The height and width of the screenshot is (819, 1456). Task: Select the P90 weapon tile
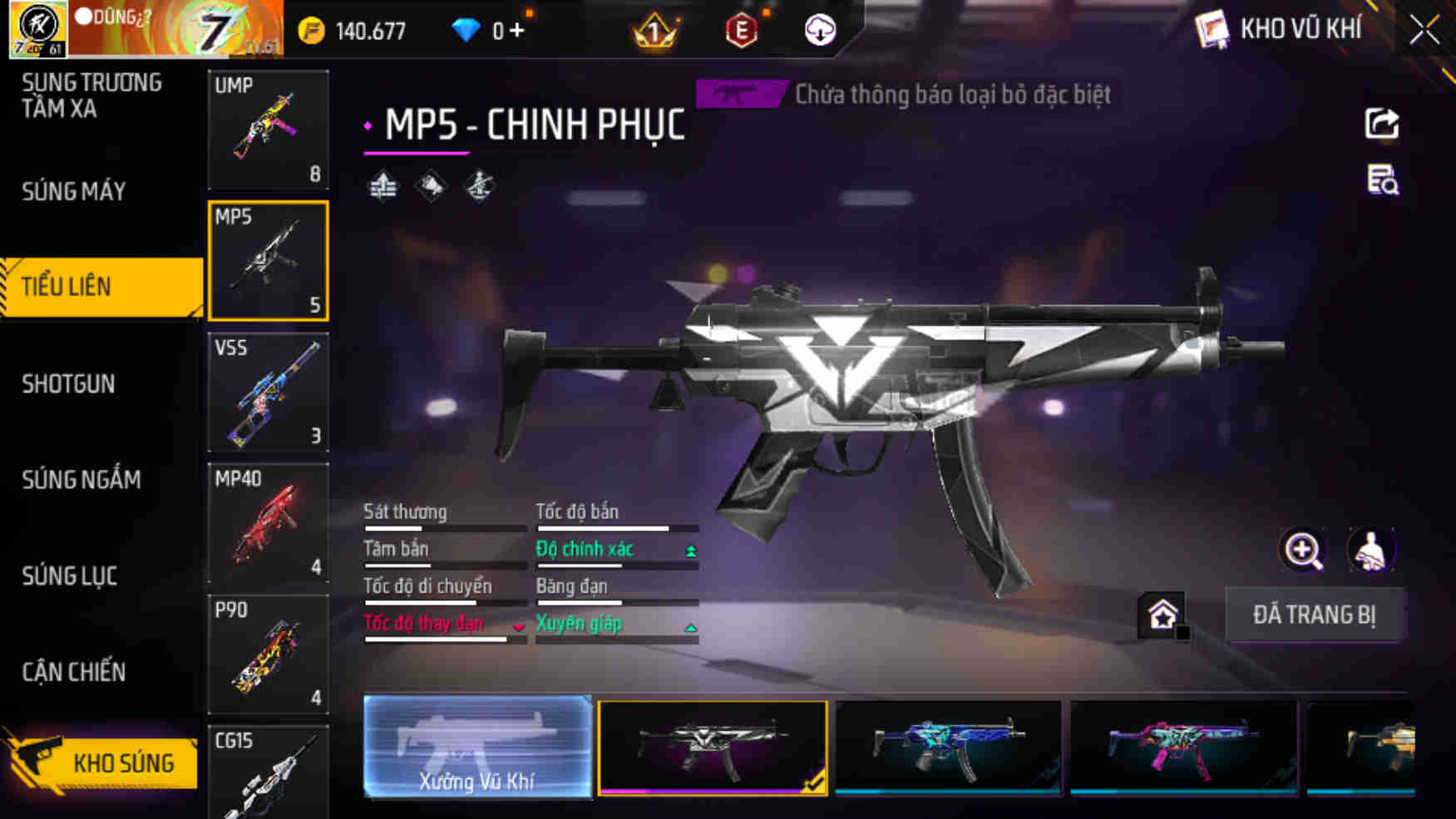pos(268,654)
